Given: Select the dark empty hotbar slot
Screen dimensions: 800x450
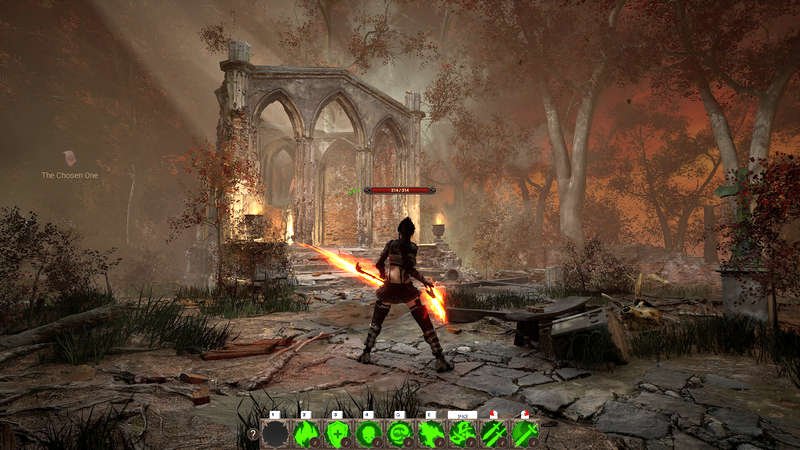Looking at the screenshot, I should [x=275, y=434].
